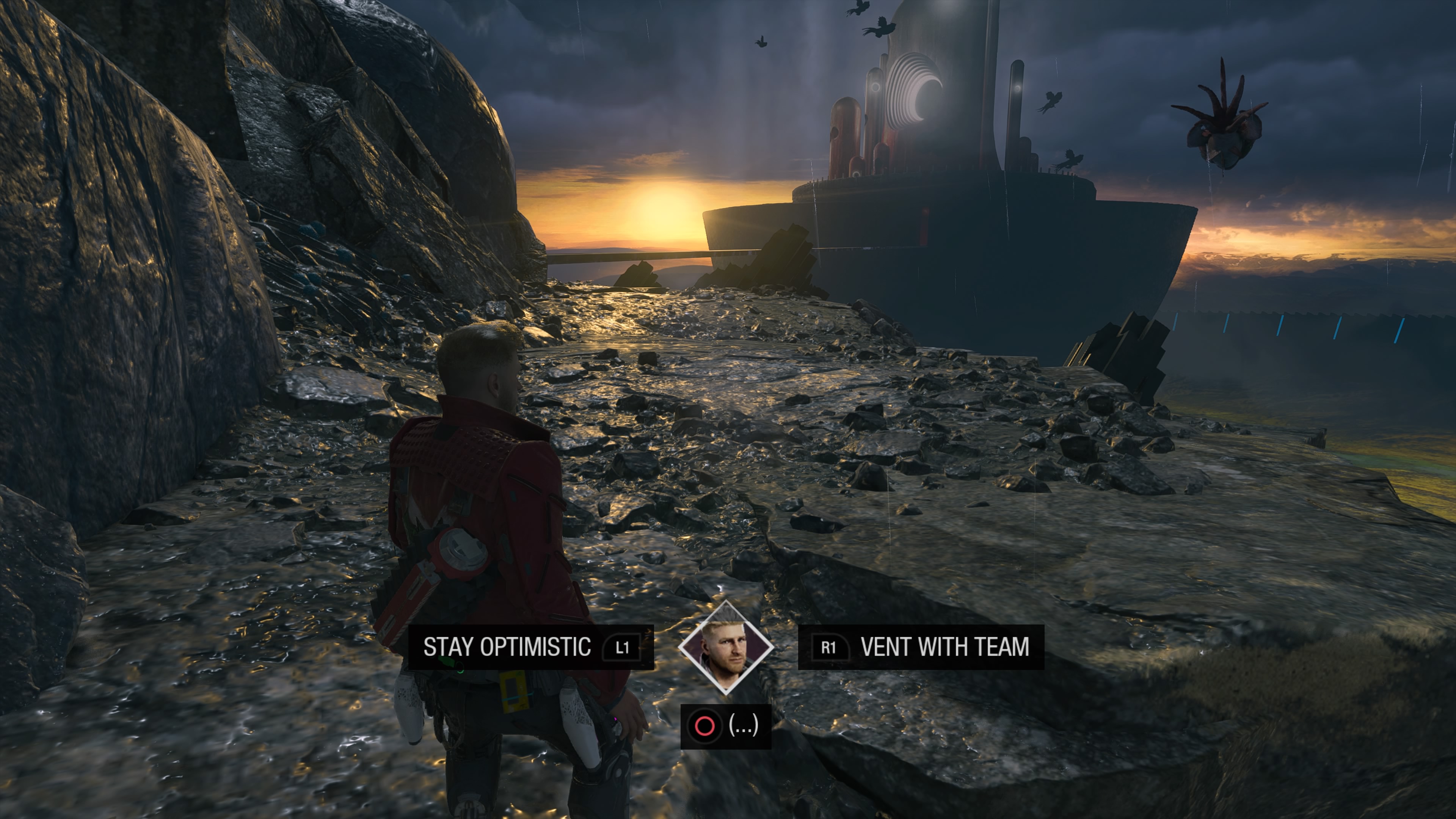
Task: Click Star-Lord's diamond portrait icon
Action: pyautogui.click(x=726, y=648)
